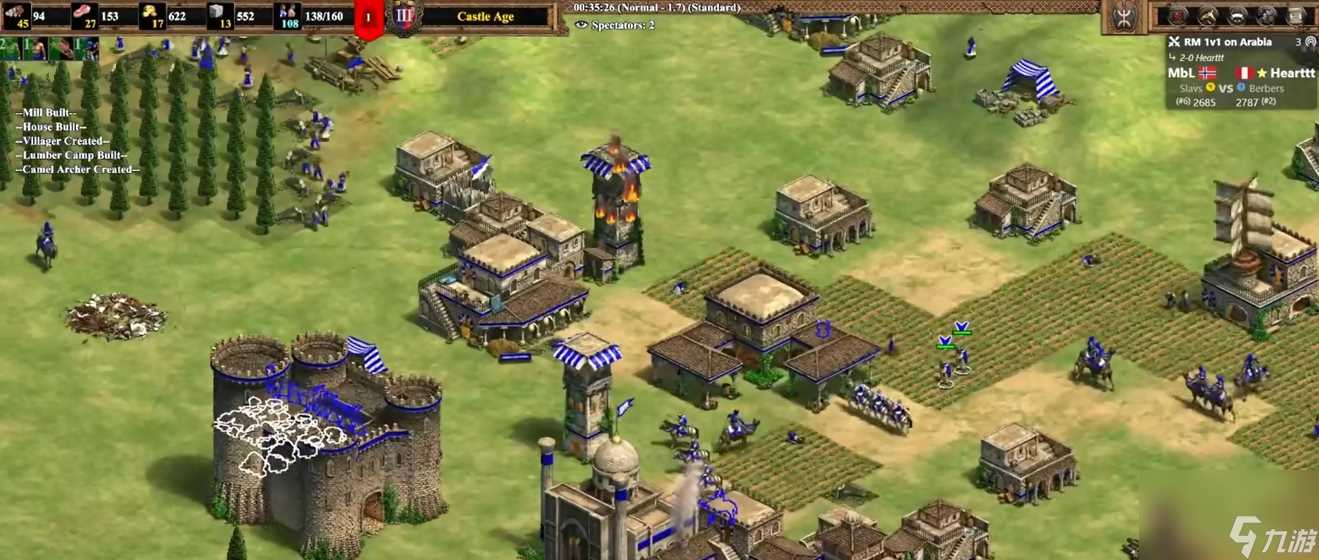Click the red round icon in the top-right menu bar

[x=1179, y=15]
